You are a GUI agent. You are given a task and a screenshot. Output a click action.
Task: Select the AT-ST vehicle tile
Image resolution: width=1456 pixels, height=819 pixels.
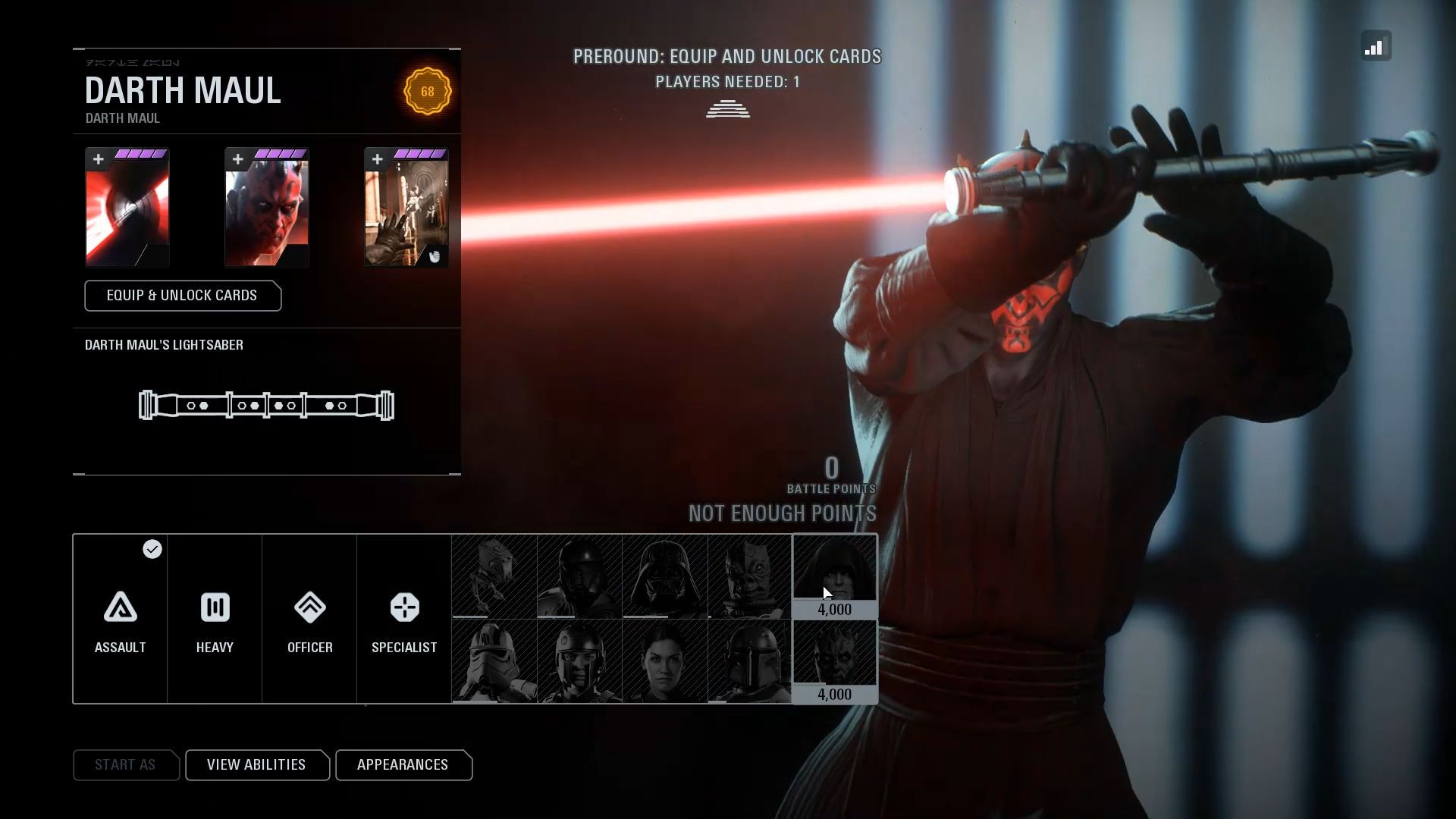(494, 576)
